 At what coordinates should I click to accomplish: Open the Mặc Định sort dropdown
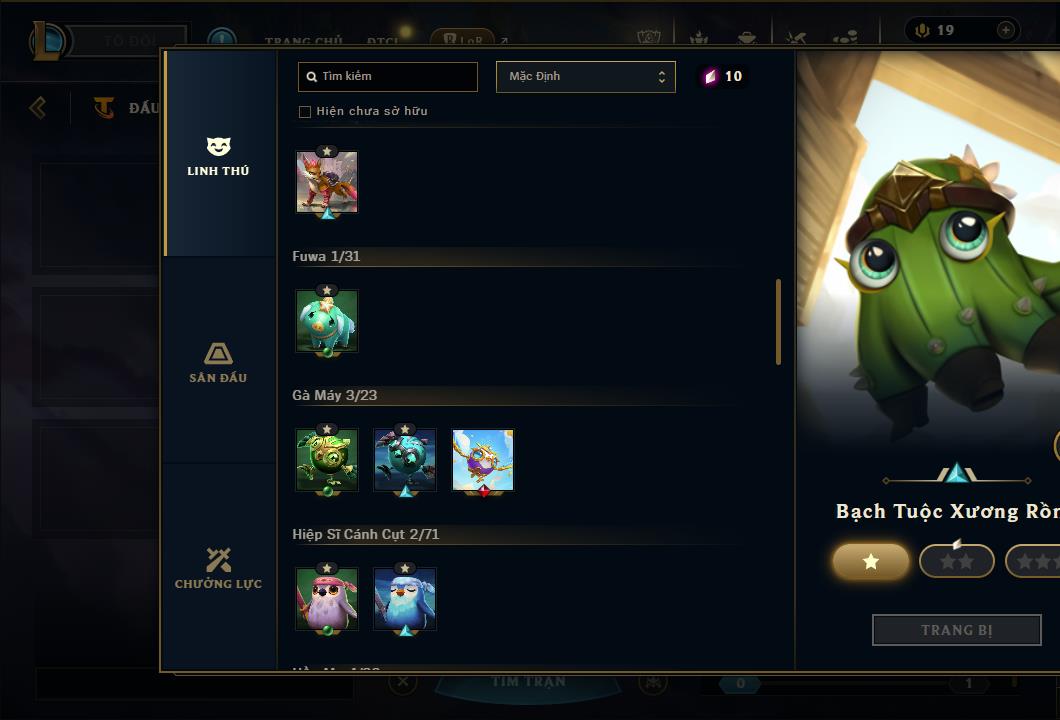pyautogui.click(x=585, y=77)
